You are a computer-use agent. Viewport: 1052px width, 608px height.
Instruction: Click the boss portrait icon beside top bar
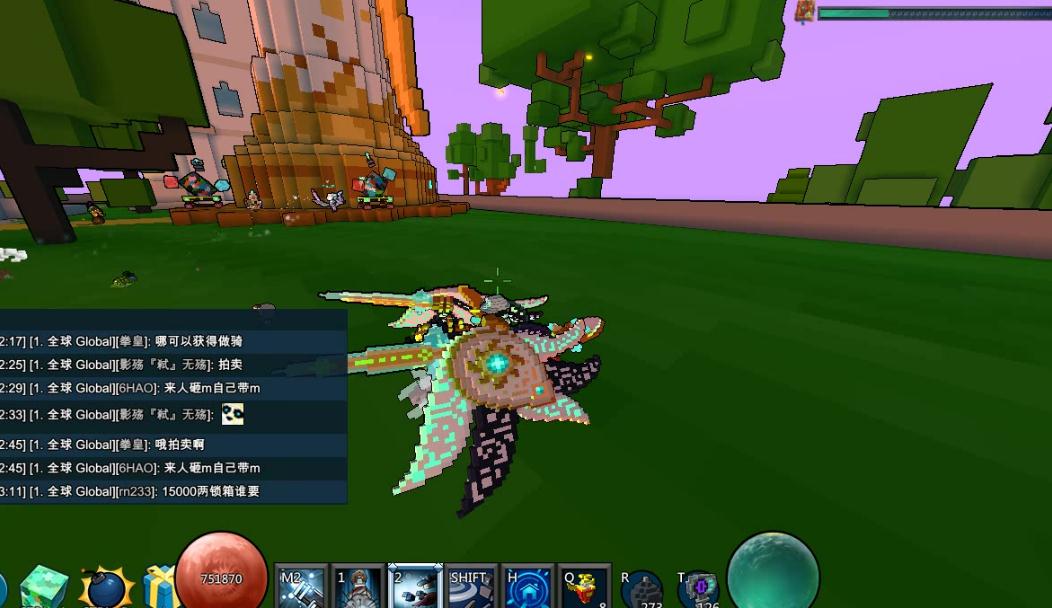pos(805,12)
